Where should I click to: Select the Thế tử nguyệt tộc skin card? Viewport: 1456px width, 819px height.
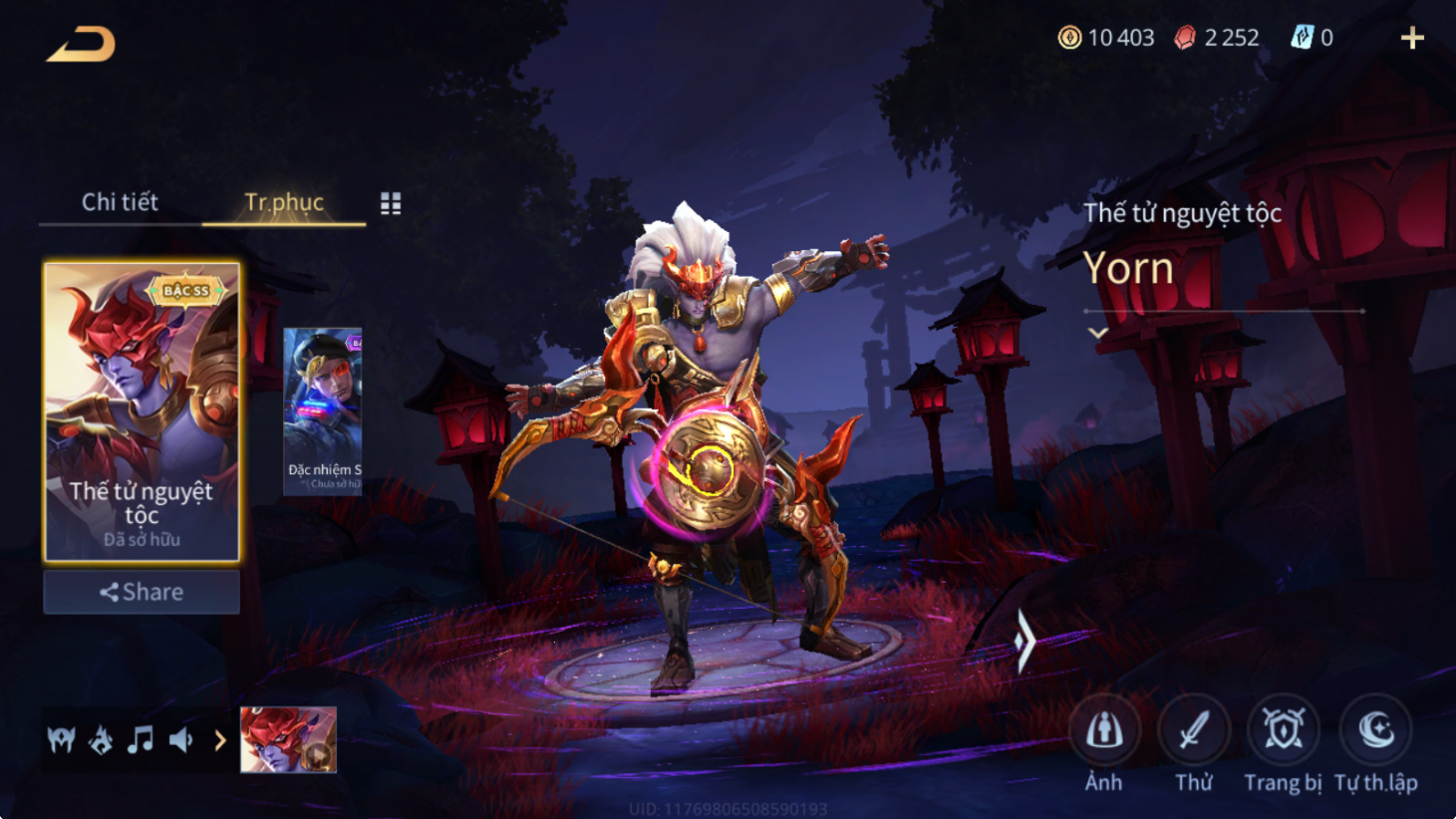coord(142,411)
